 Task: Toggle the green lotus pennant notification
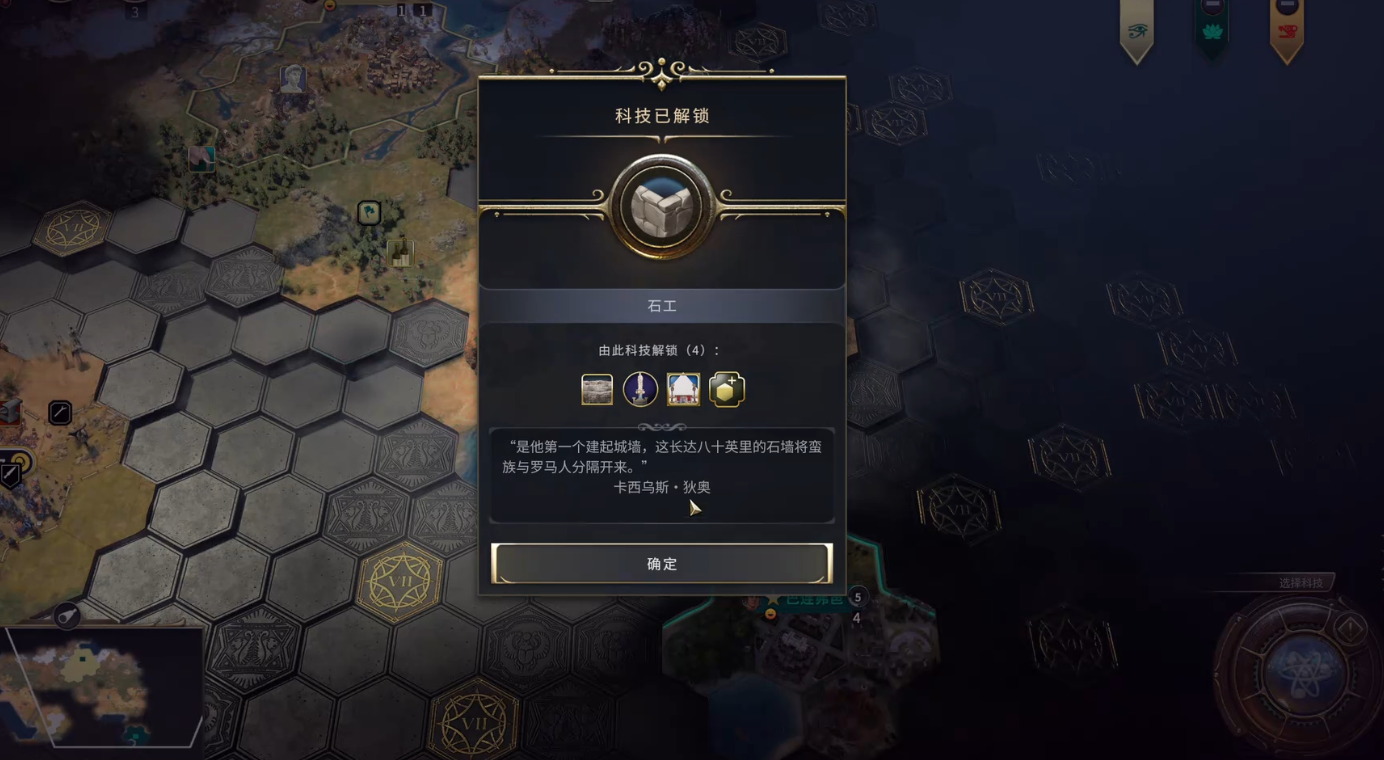[x=1210, y=30]
